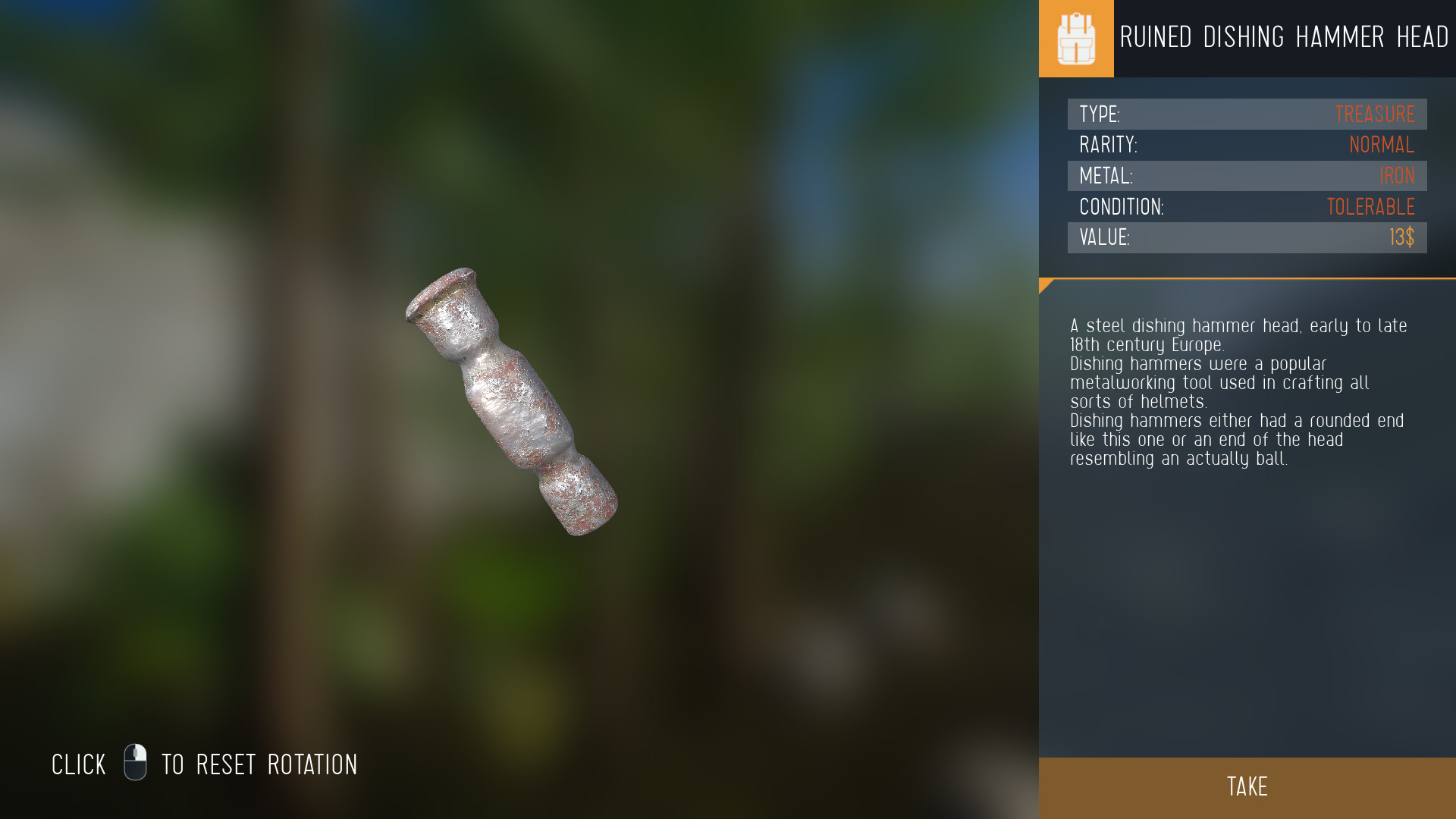Screen dimensions: 1456x819
Task: Click the mouse icon to reset rotation
Action: click(x=136, y=764)
